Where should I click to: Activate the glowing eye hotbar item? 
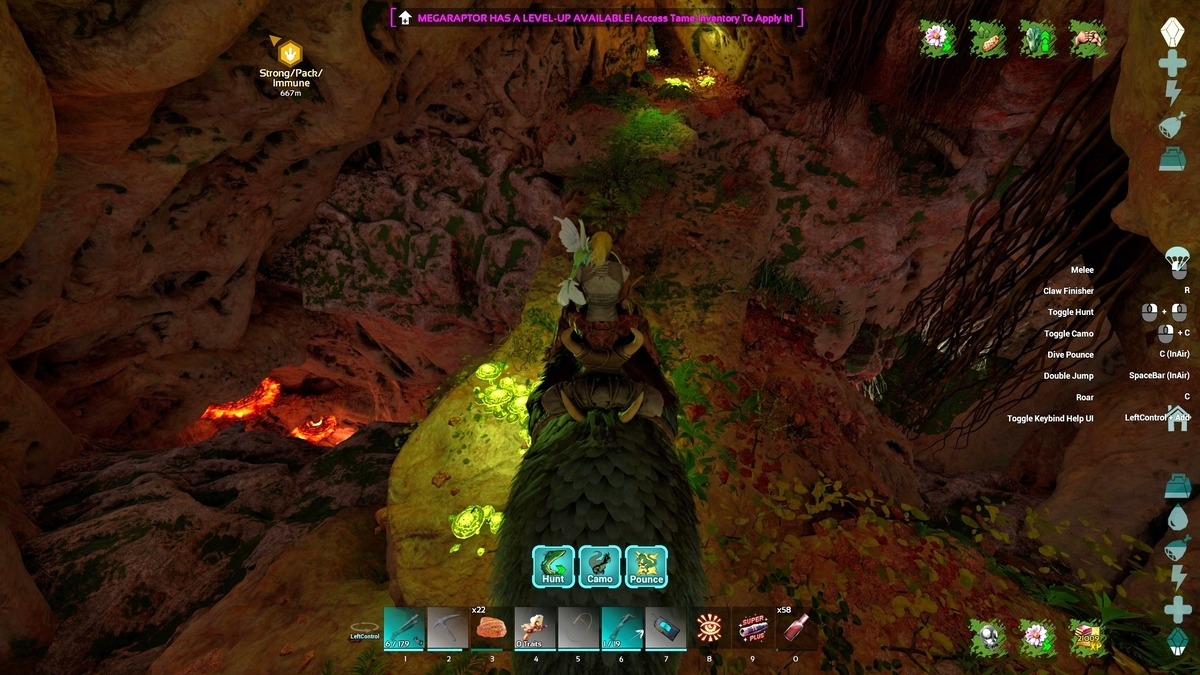709,628
